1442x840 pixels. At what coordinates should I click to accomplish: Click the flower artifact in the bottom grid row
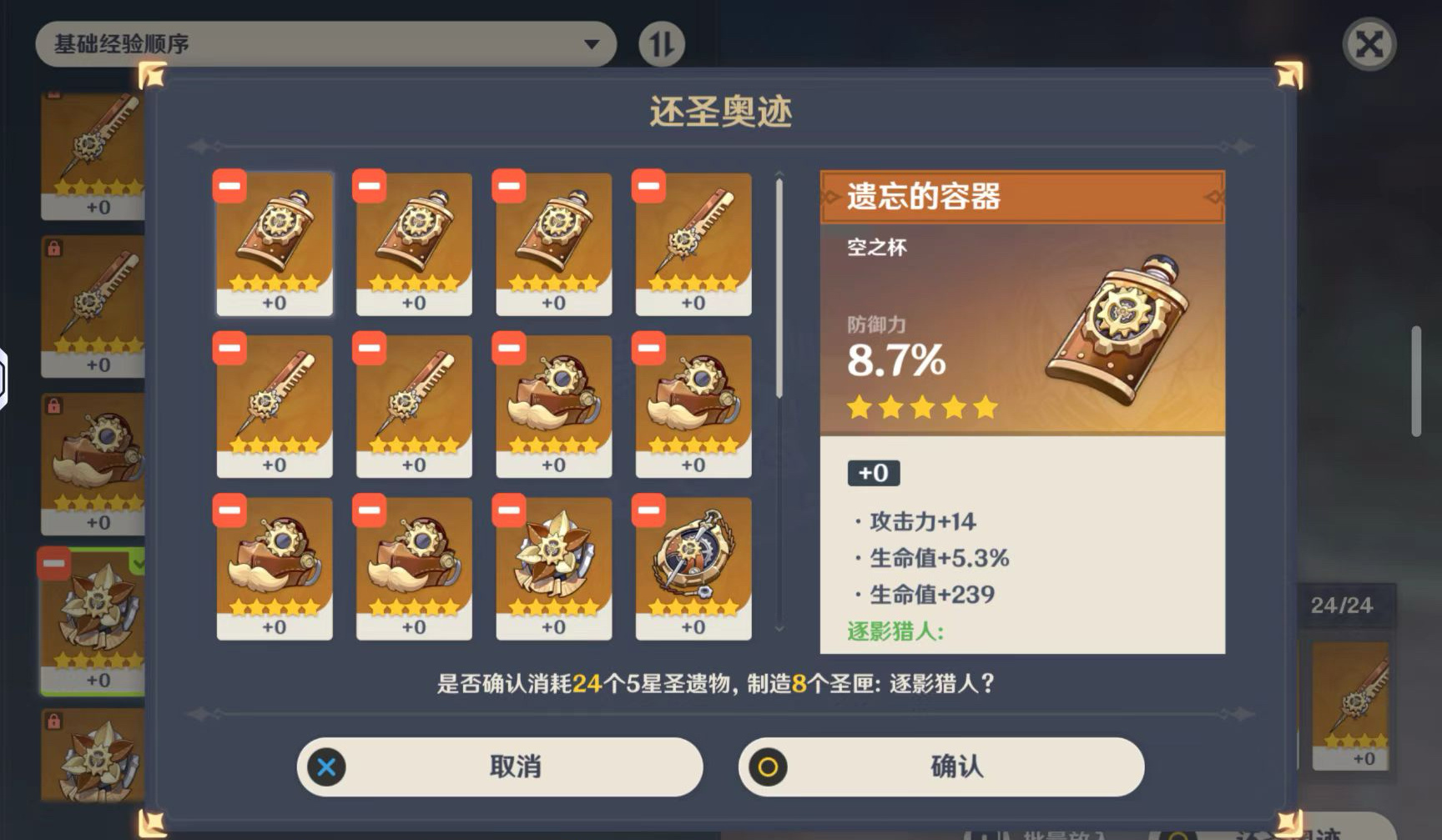coord(553,567)
